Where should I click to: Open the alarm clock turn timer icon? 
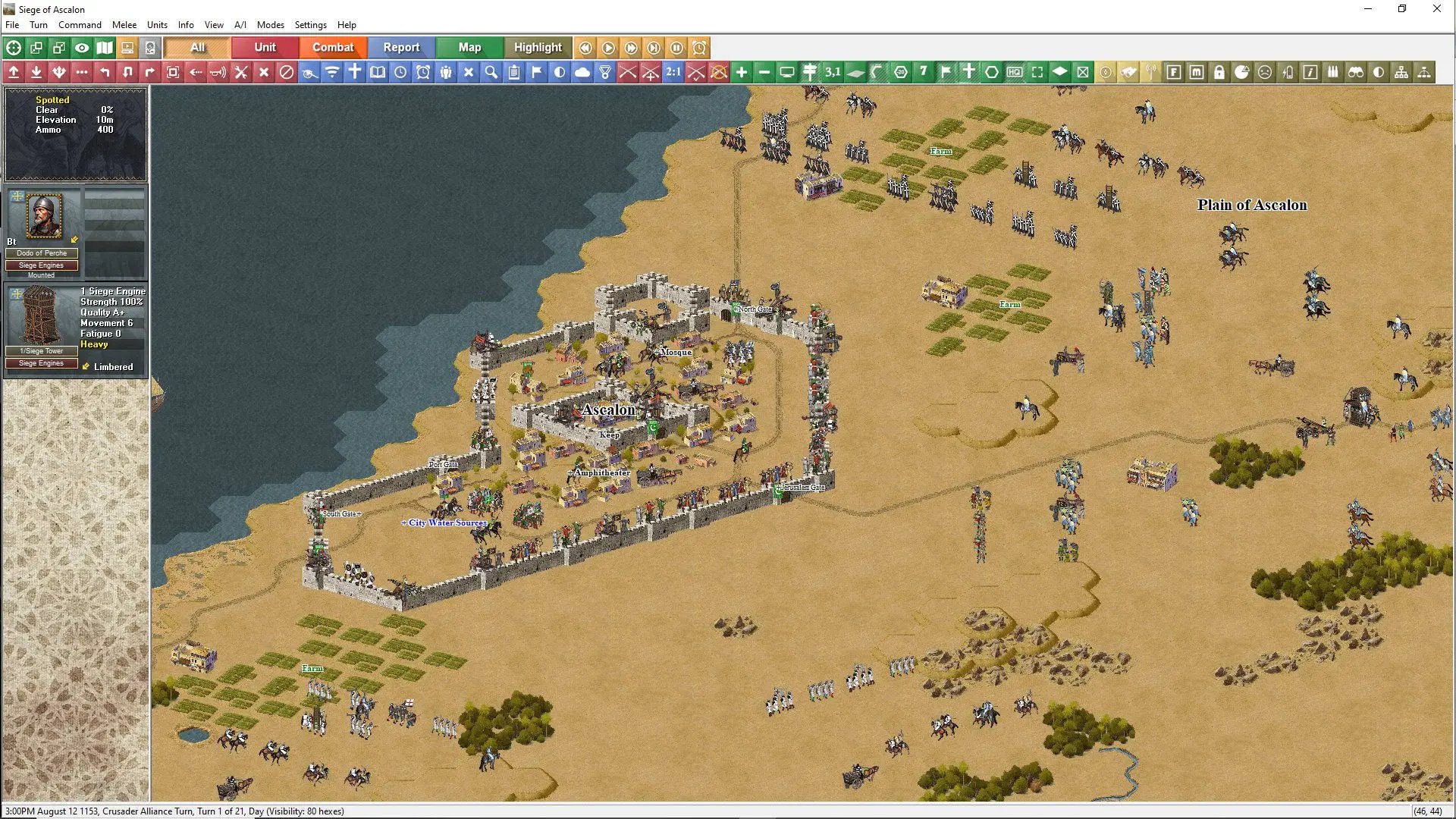(423, 72)
